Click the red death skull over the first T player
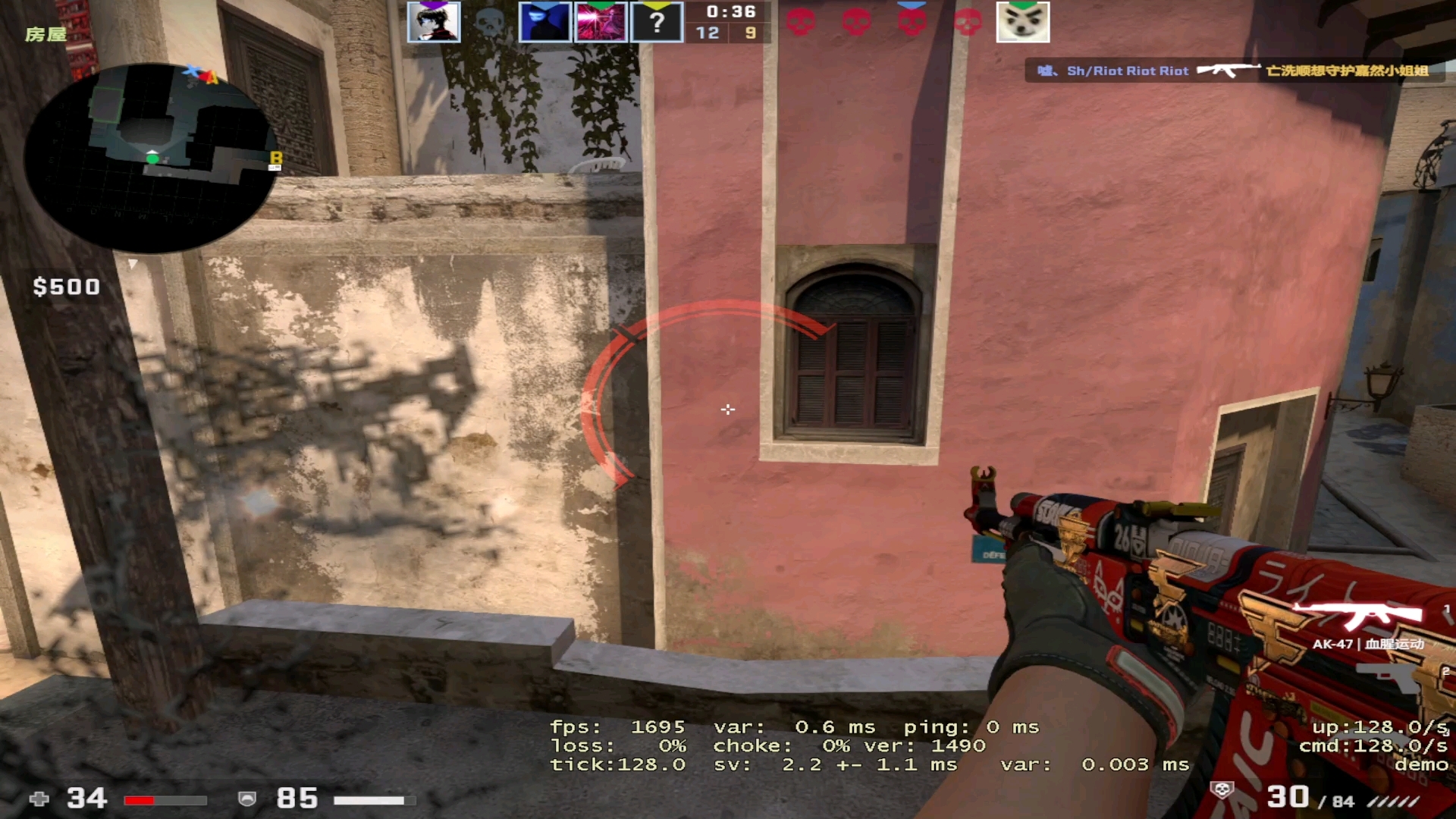The image size is (1456, 819). [802, 22]
